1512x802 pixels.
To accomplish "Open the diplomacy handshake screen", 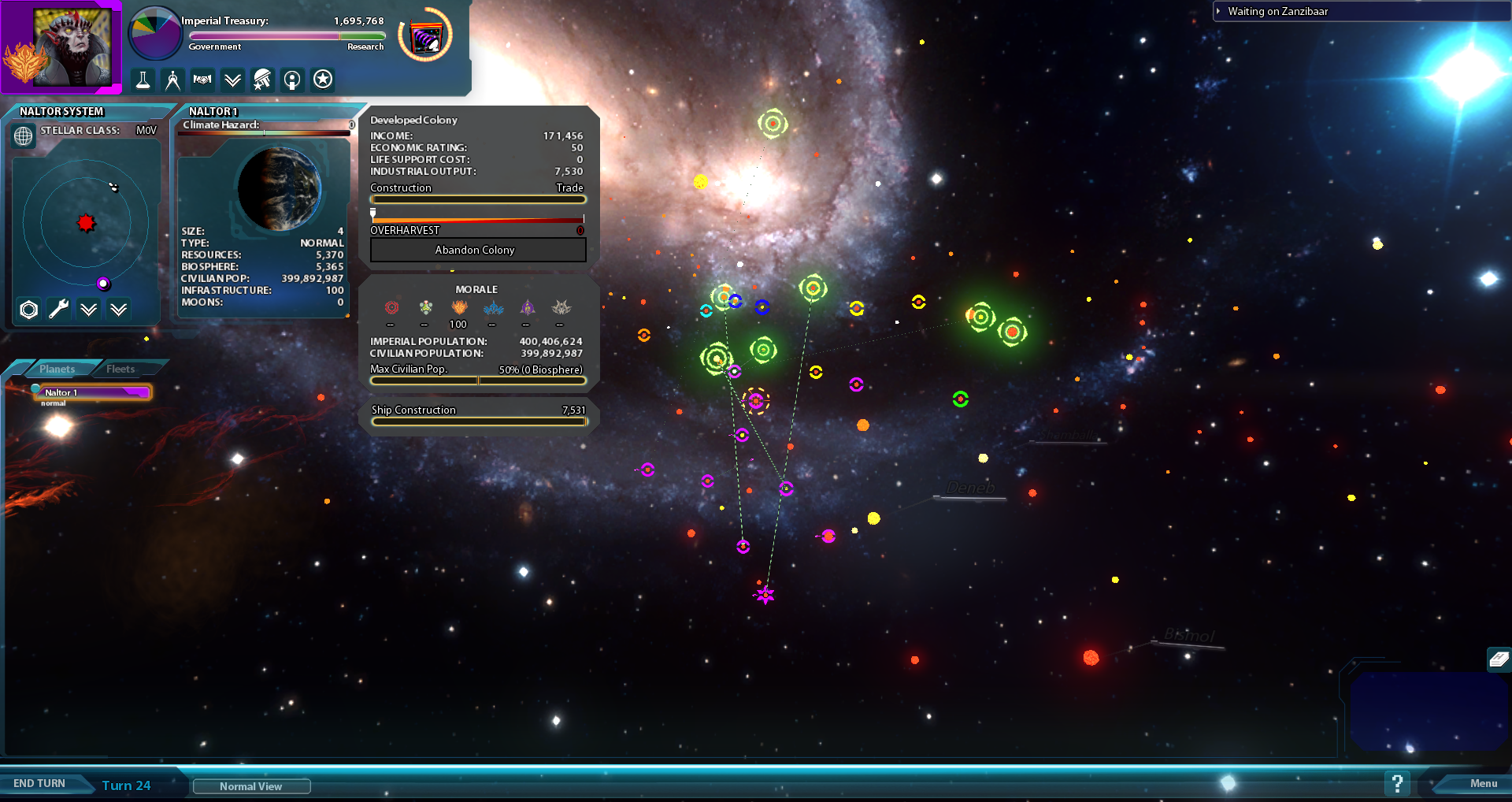I will click(x=202, y=80).
